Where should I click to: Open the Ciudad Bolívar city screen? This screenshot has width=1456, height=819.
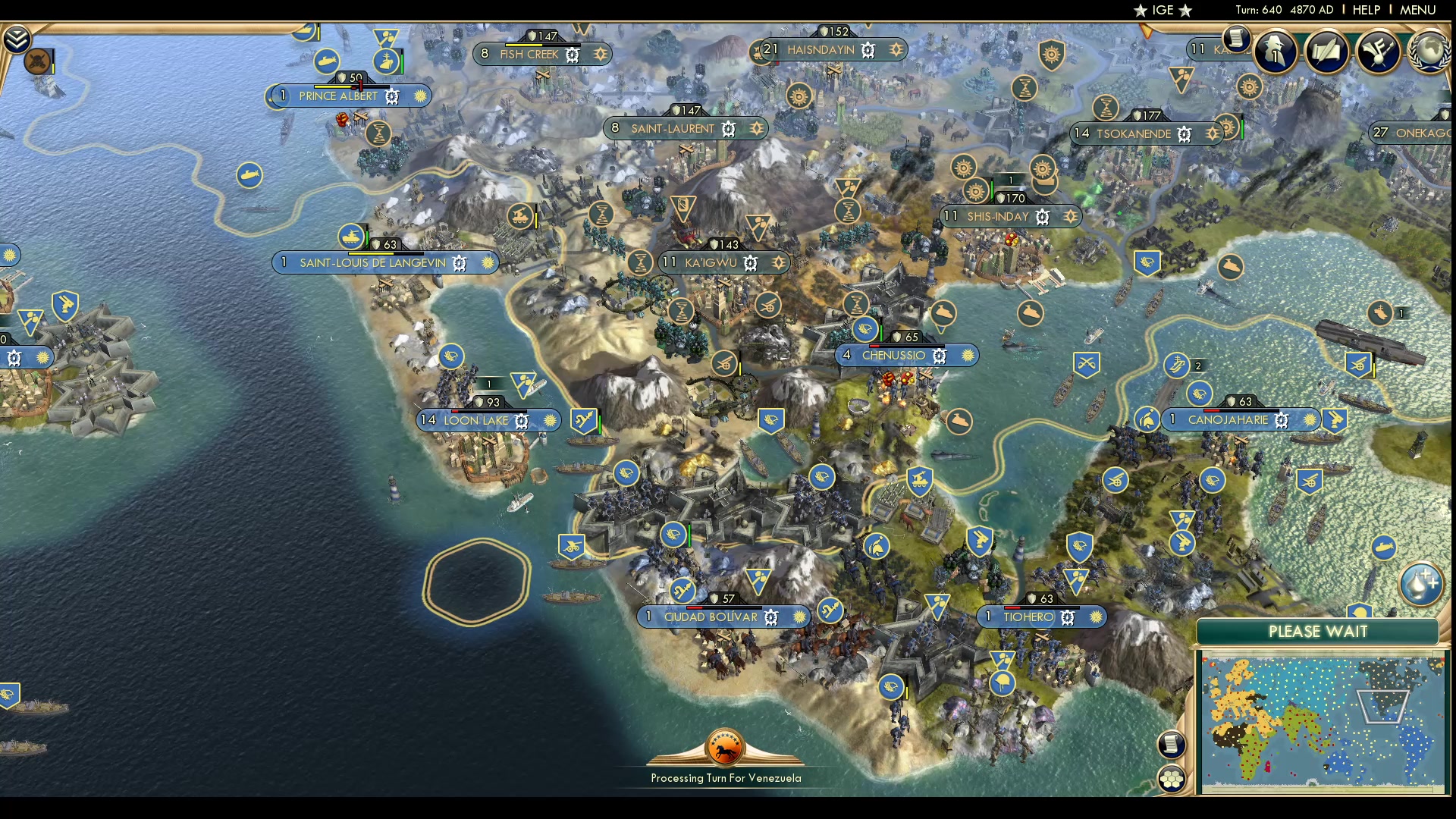[x=711, y=617]
